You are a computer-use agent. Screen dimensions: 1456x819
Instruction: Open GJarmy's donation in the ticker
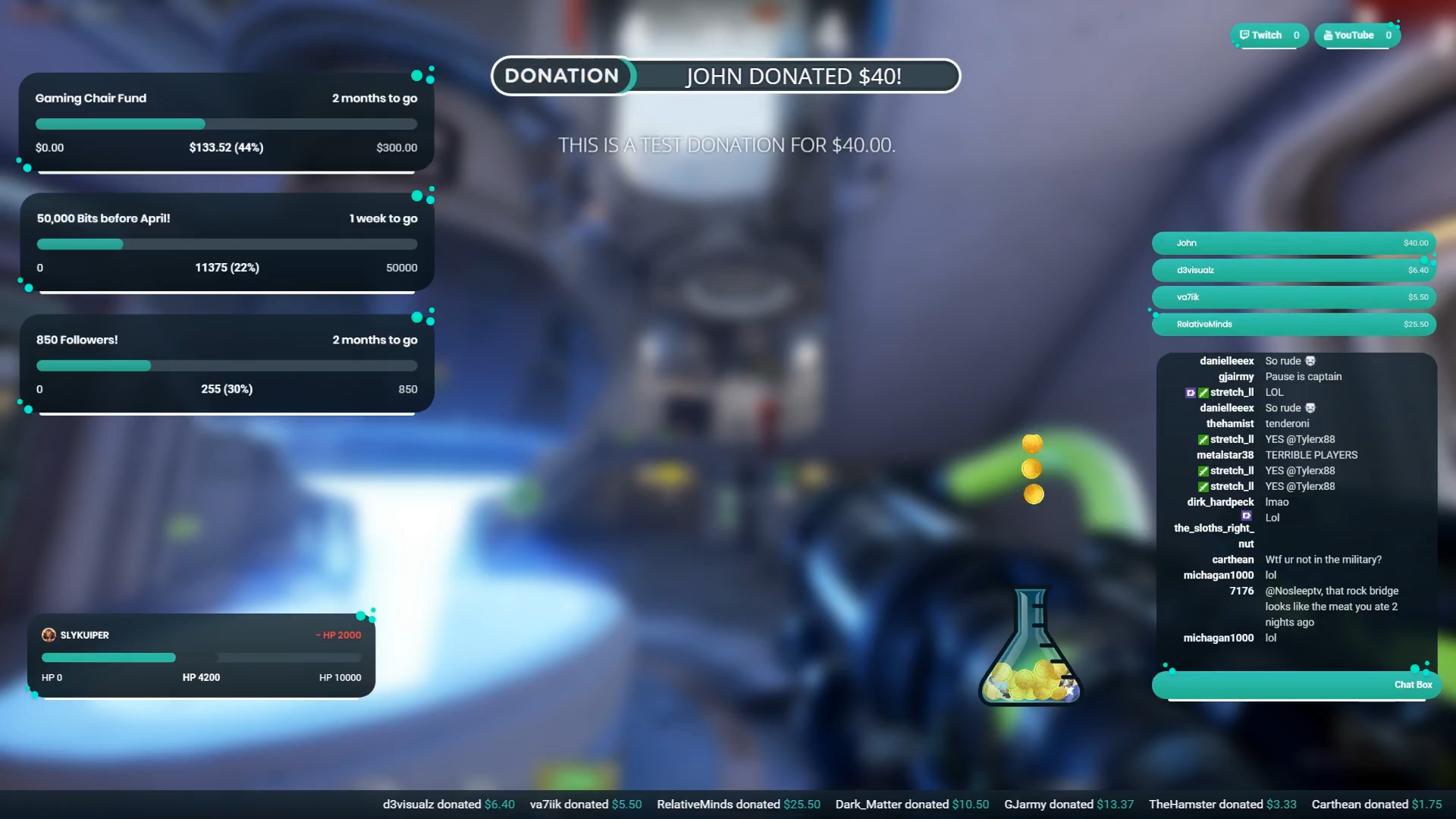coord(1068,804)
